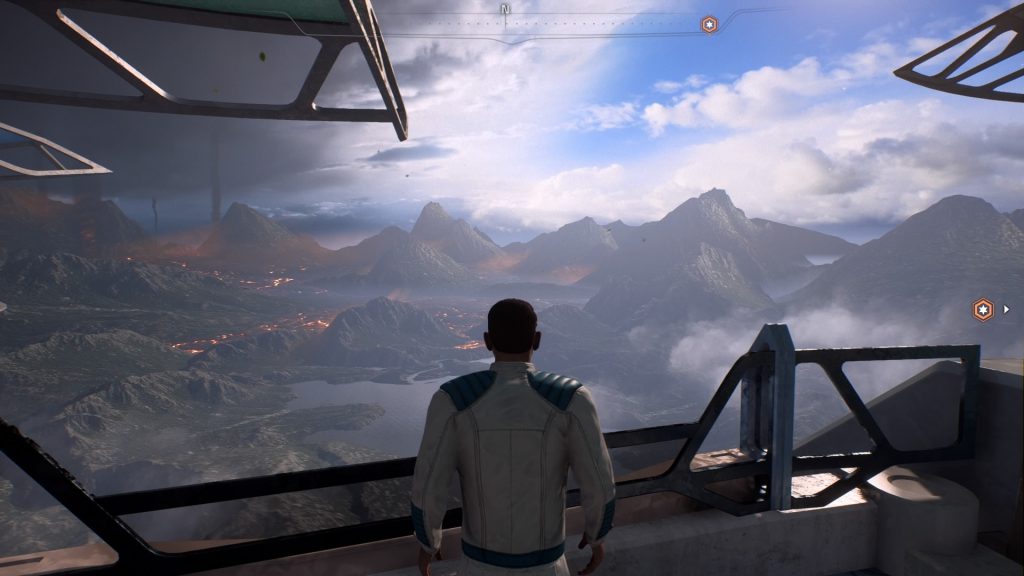This screenshot has width=1024, height=576.
Task: Select the off-screen objective waypoint with arrow
Action: (984, 310)
